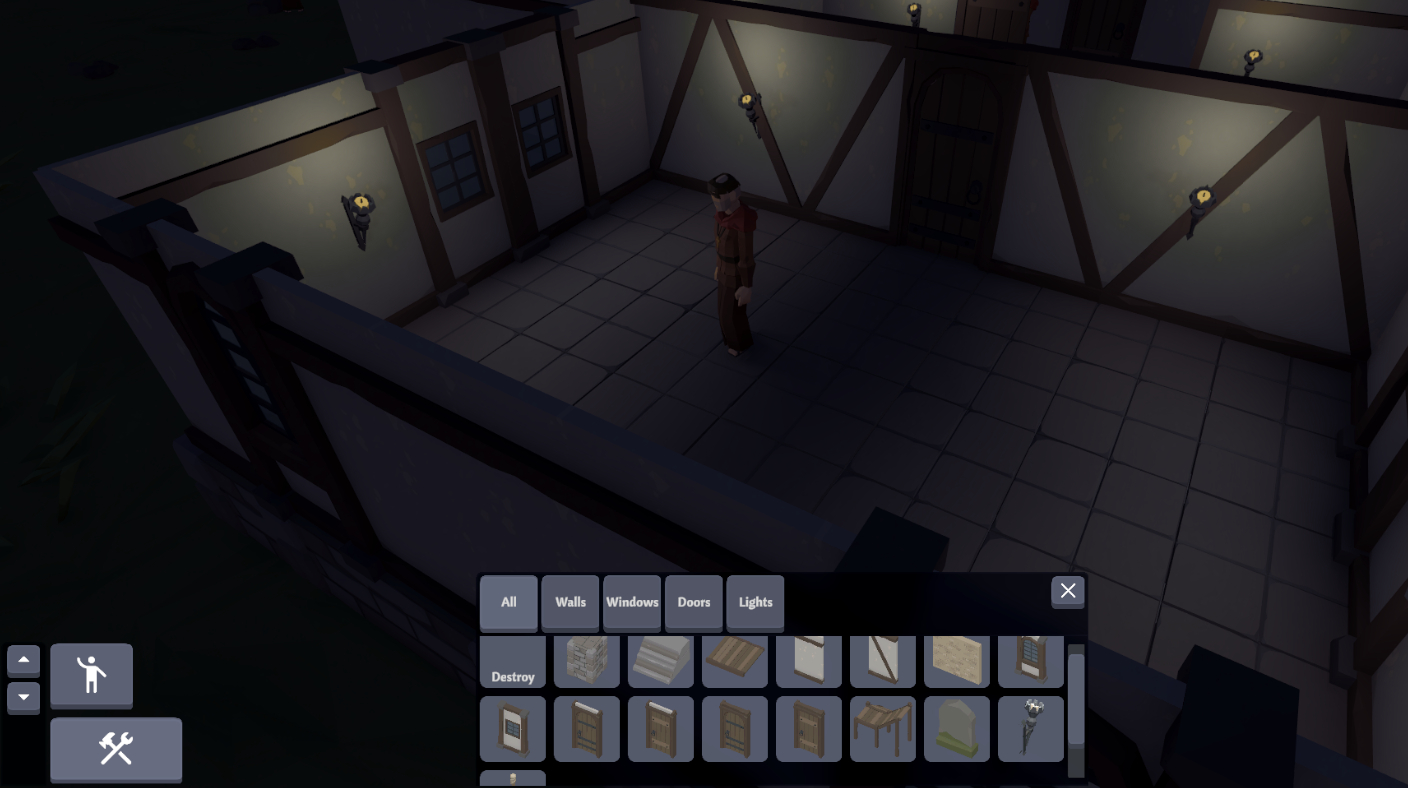Close the build menu panel
This screenshot has height=788, width=1408.
click(x=1068, y=591)
